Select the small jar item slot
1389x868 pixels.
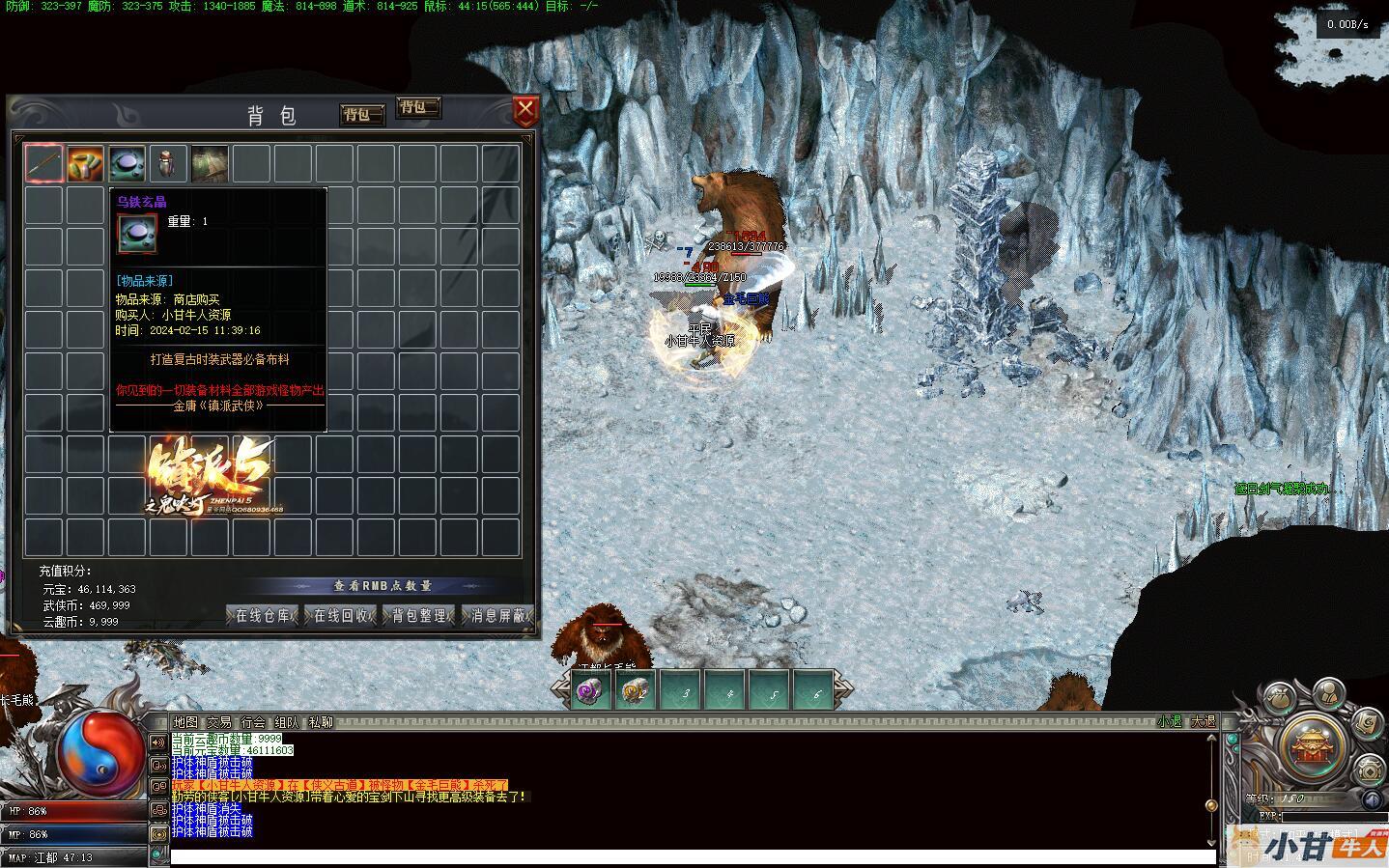click(x=168, y=164)
